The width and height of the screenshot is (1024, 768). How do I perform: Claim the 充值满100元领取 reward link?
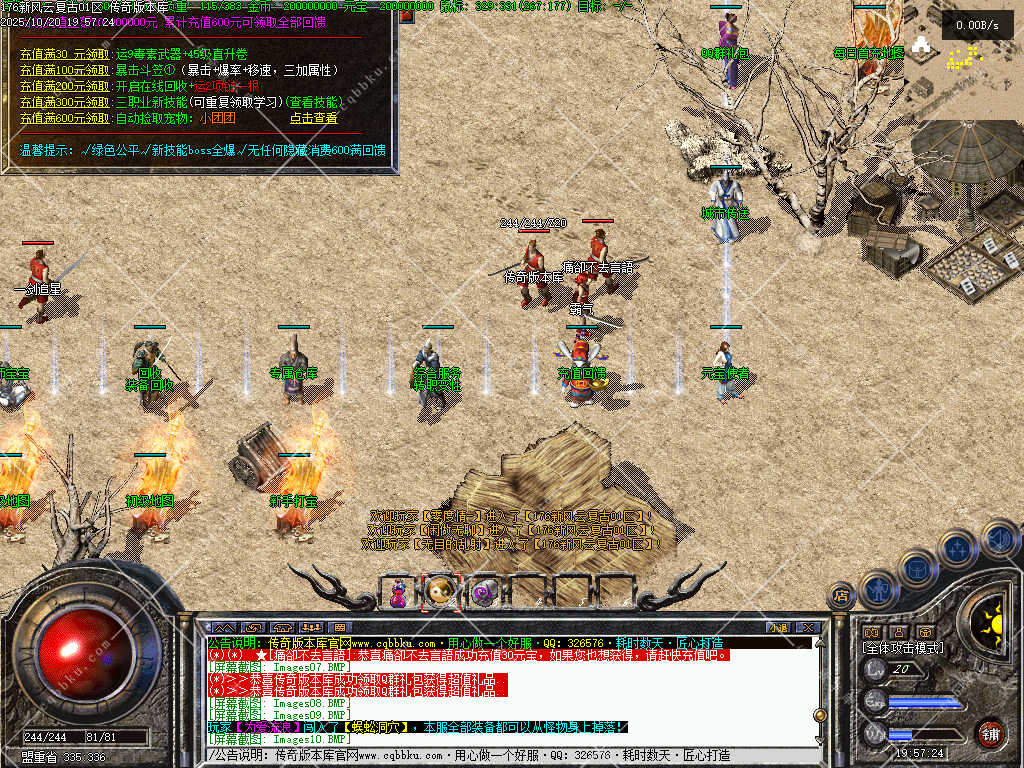pos(65,70)
